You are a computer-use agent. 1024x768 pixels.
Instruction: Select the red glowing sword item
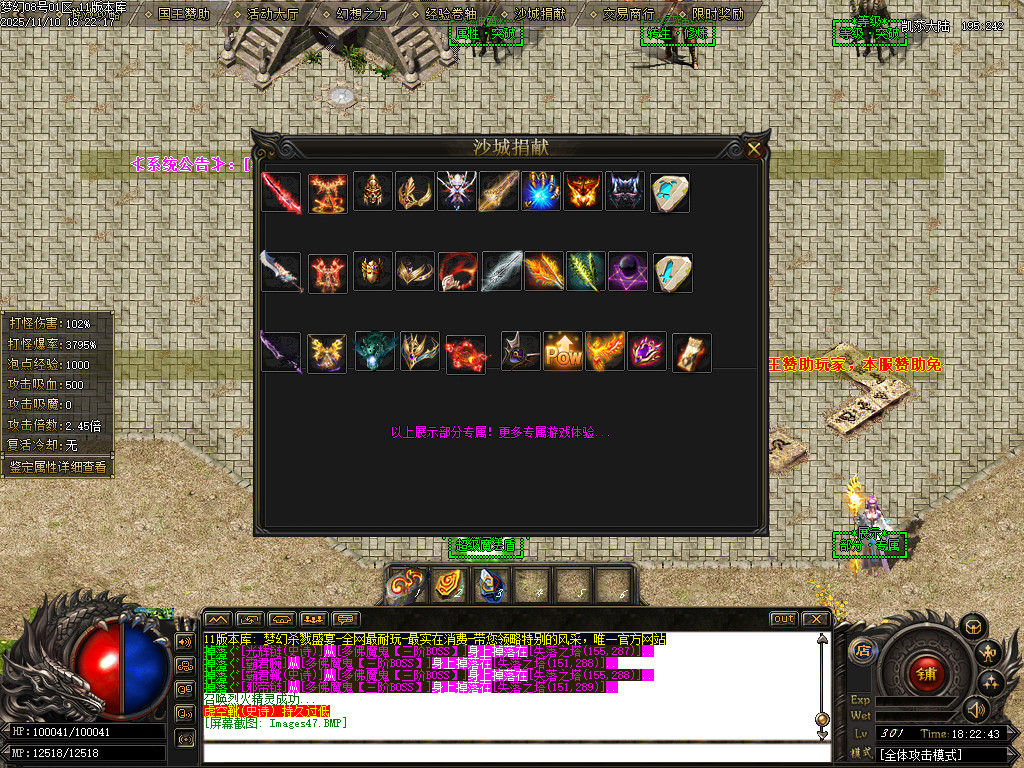pos(281,192)
